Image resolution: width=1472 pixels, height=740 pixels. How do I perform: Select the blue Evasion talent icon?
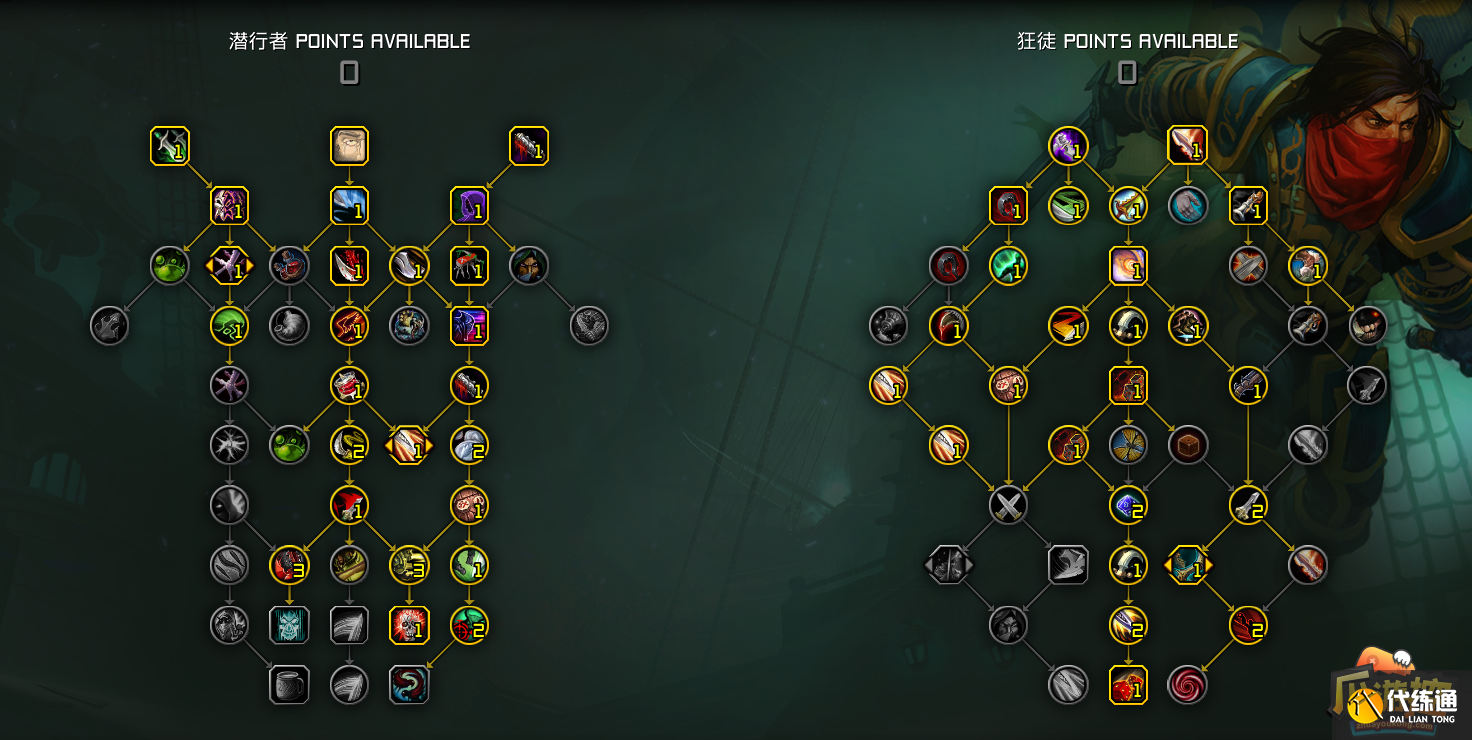(350, 207)
